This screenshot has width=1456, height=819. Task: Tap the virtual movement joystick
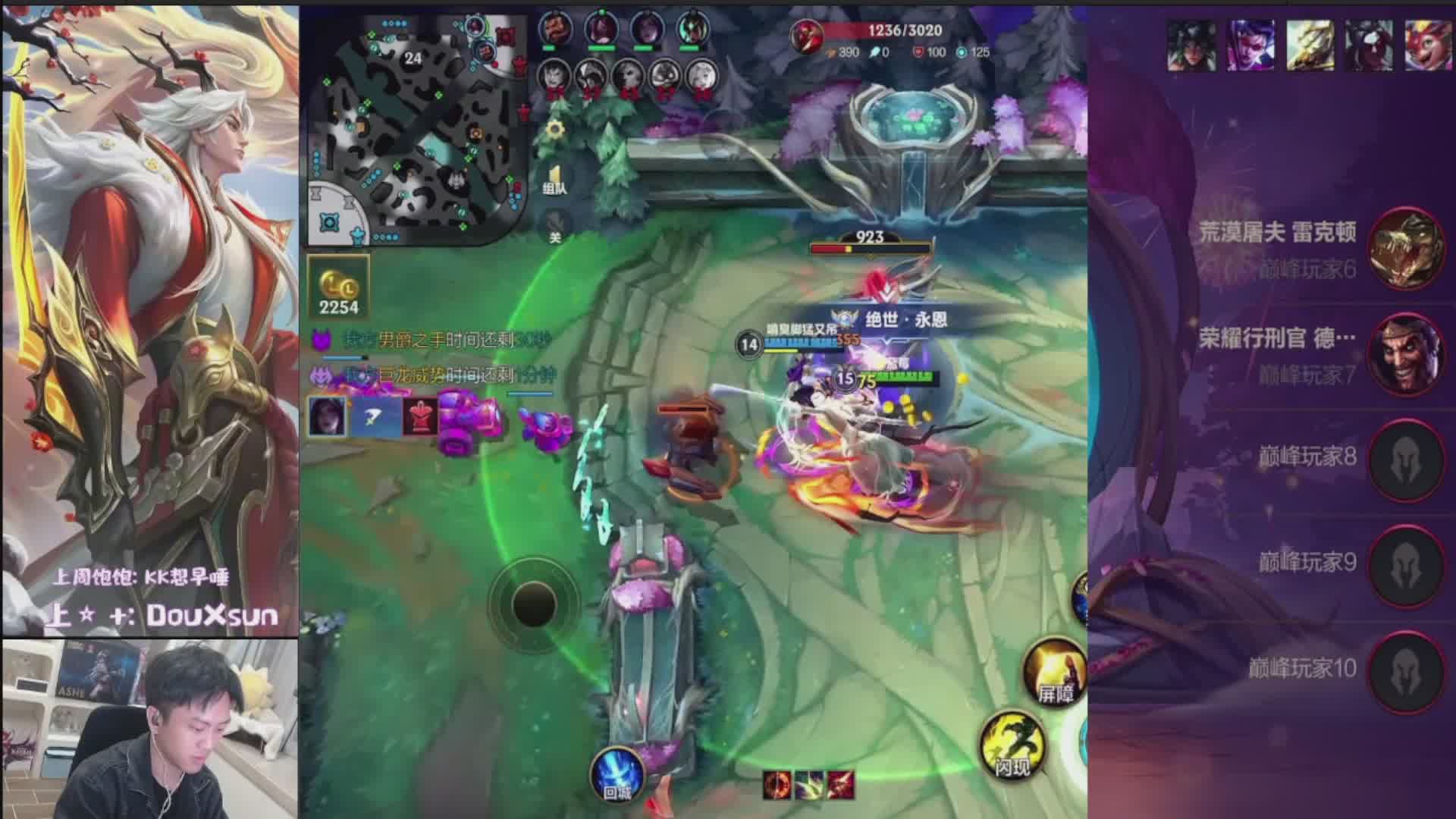tap(534, 604)
